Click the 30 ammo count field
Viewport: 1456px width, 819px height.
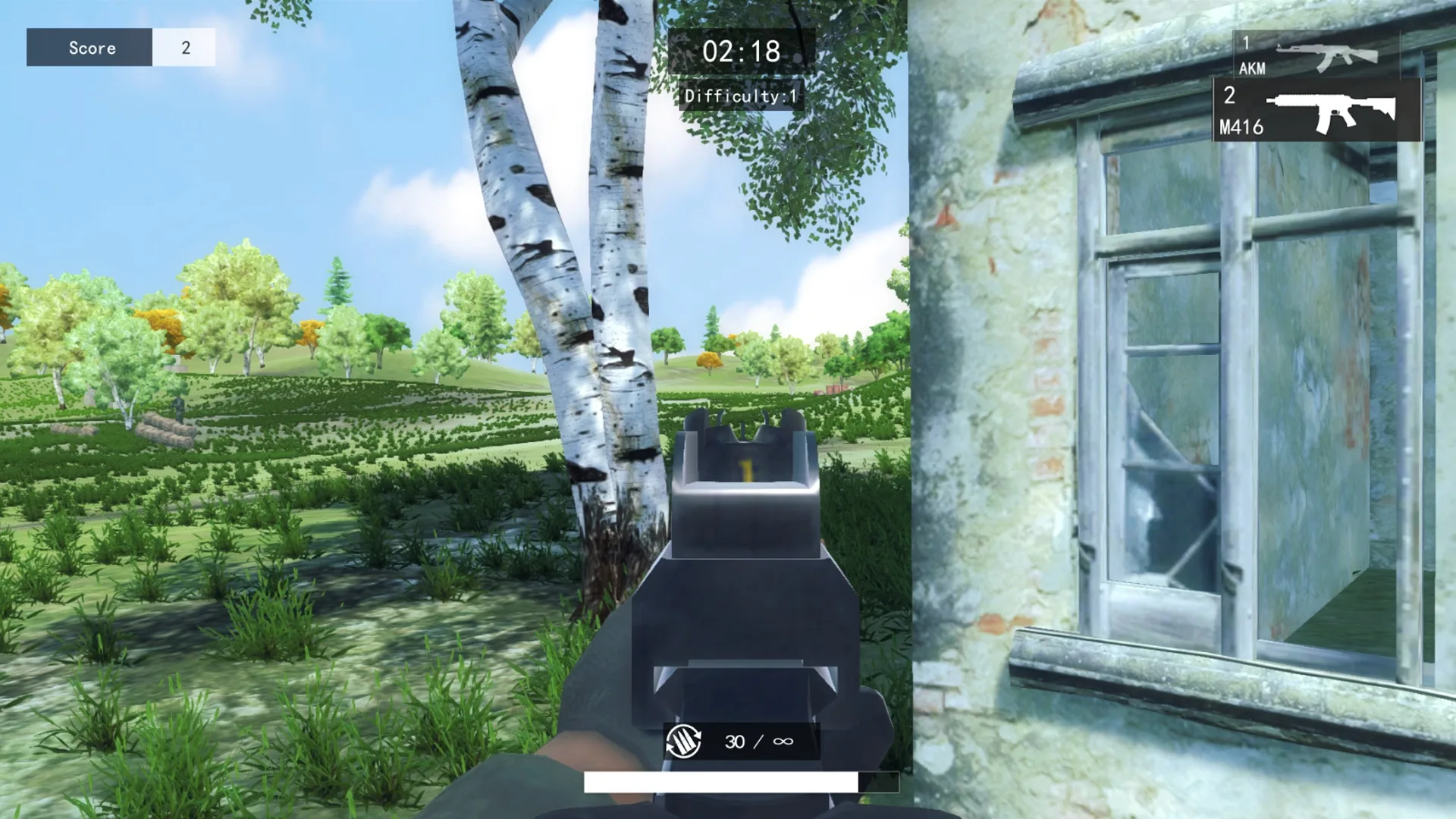[734, 740]
